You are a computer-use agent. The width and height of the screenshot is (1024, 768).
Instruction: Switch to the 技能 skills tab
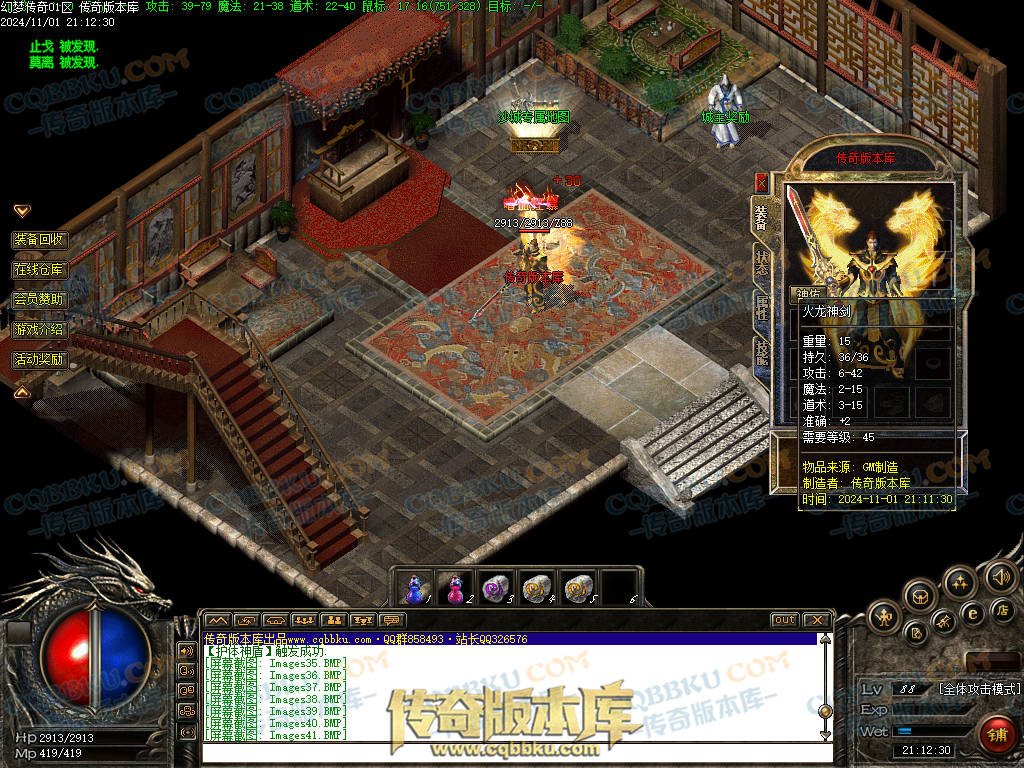762,352
